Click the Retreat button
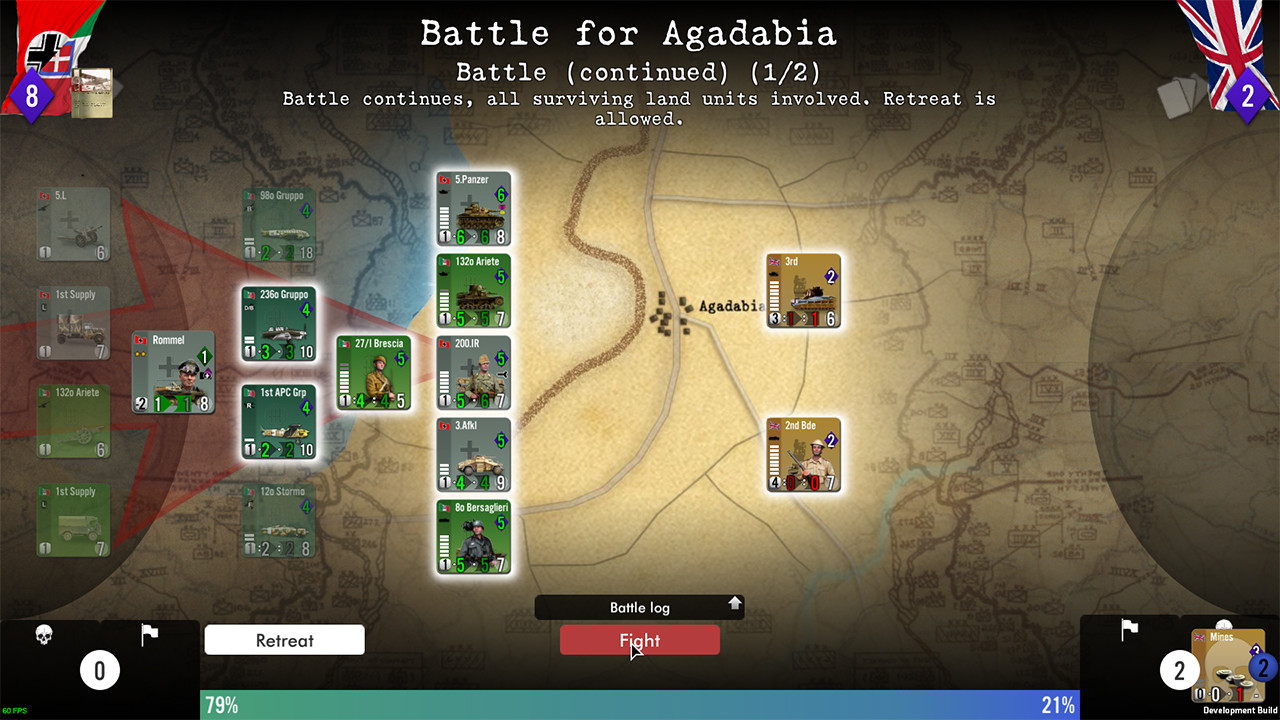 point(284,640)
